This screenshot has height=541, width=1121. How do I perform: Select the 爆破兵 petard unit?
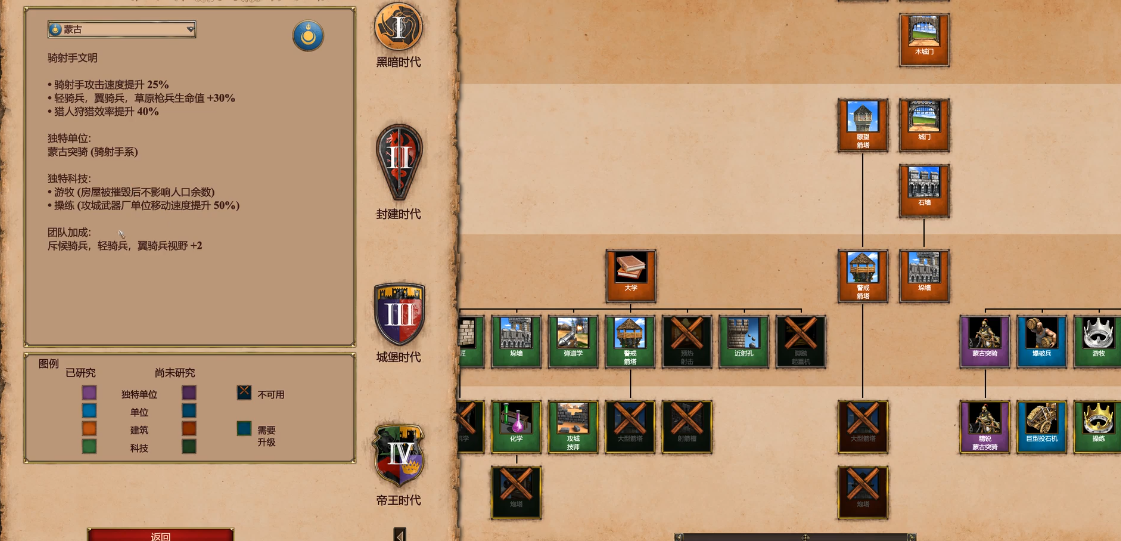coord(1041,340)
